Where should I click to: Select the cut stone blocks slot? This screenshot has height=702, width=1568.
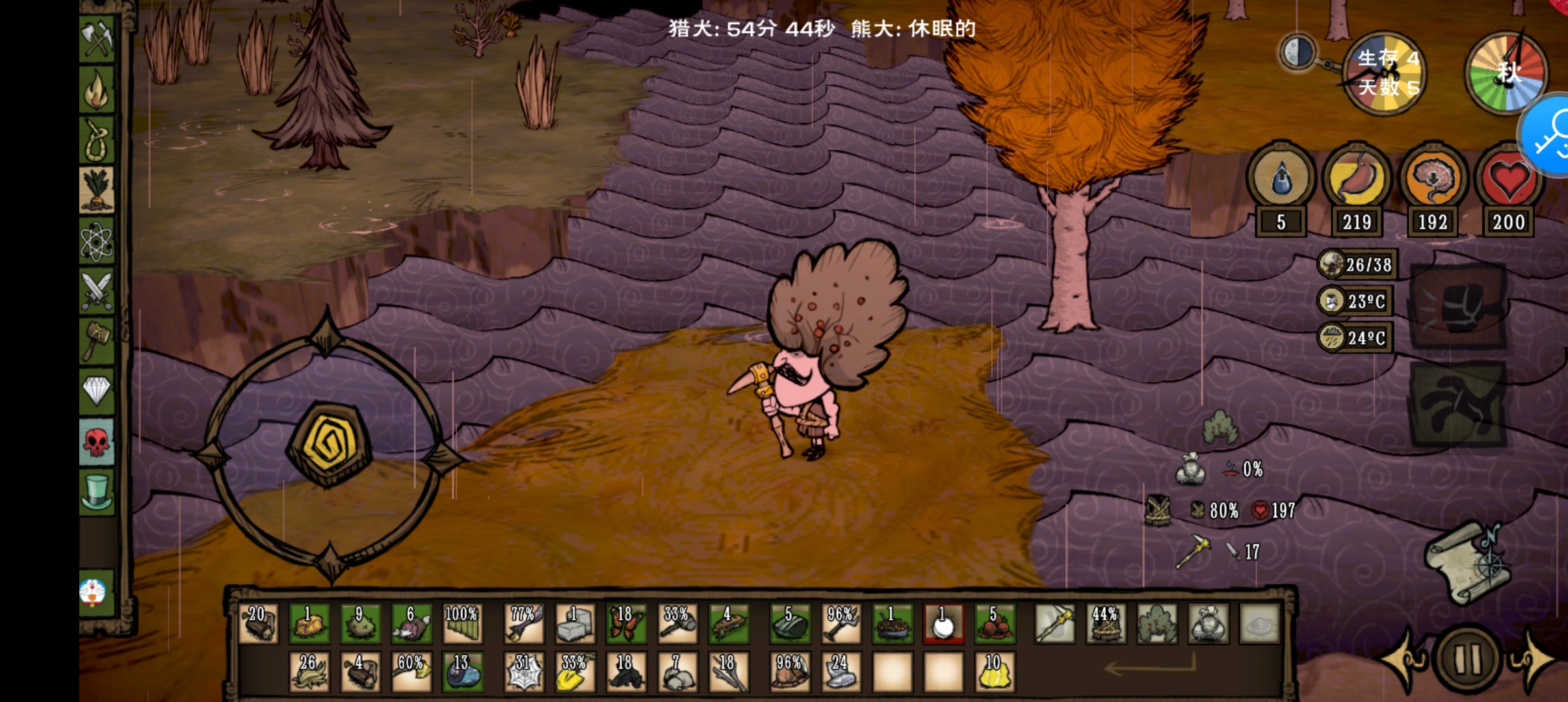(575, 623)
